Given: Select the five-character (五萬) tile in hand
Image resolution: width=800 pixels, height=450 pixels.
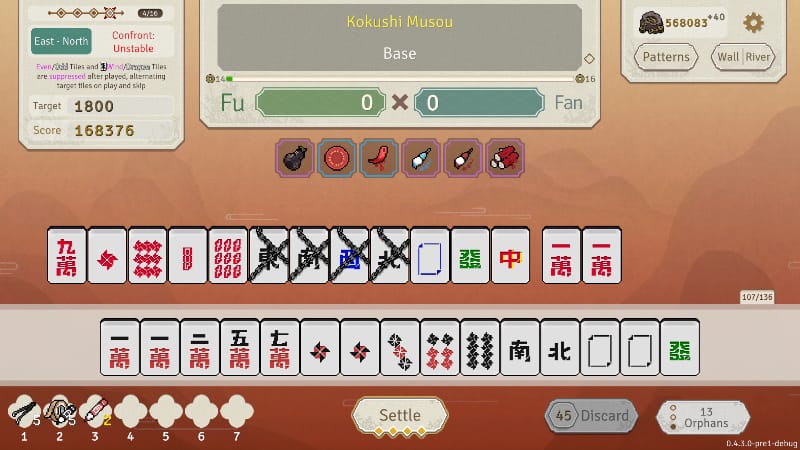Looking at the screenshot, I should (x=239, y=348).
